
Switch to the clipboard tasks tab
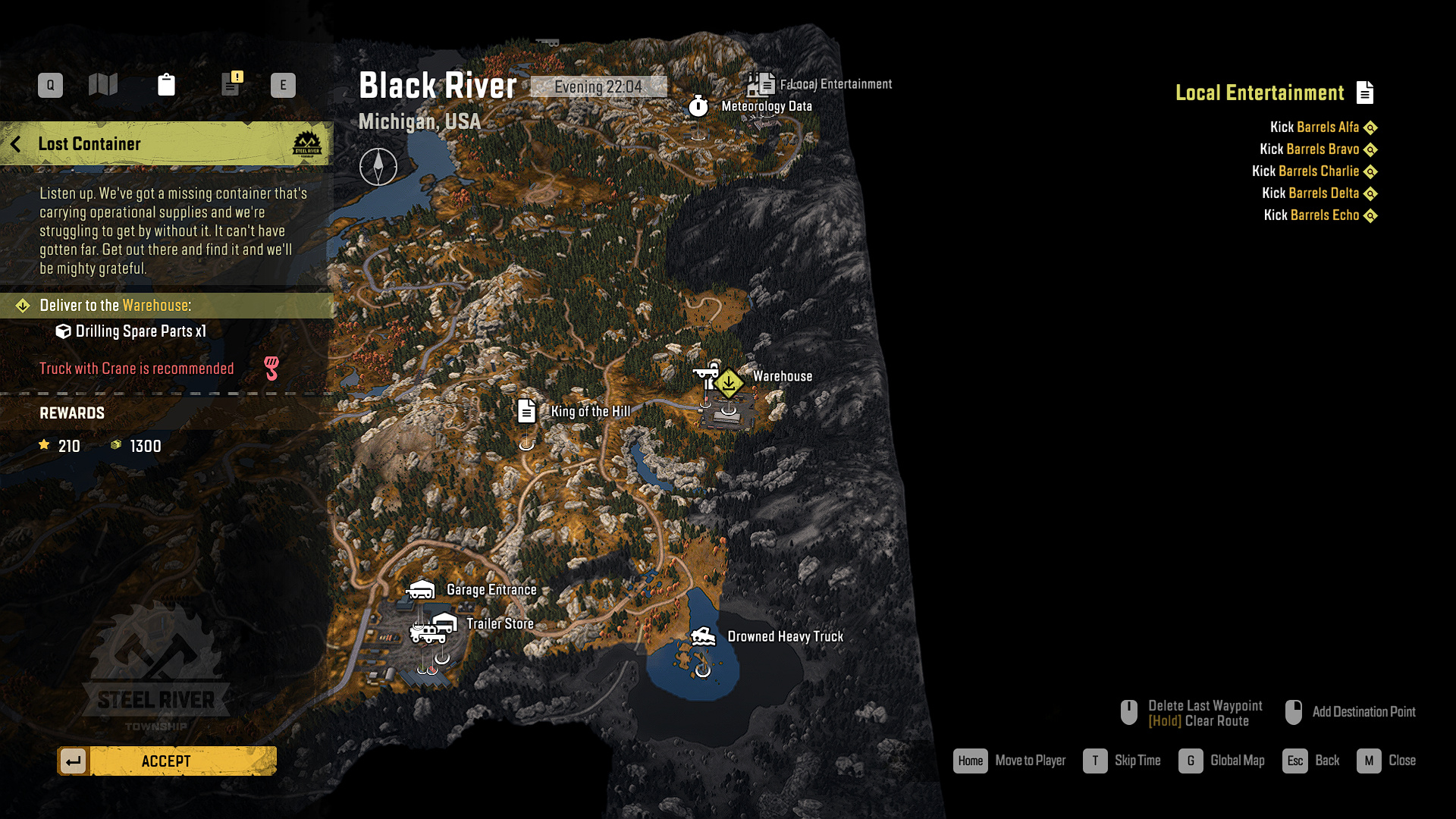[x=166, y=84]
